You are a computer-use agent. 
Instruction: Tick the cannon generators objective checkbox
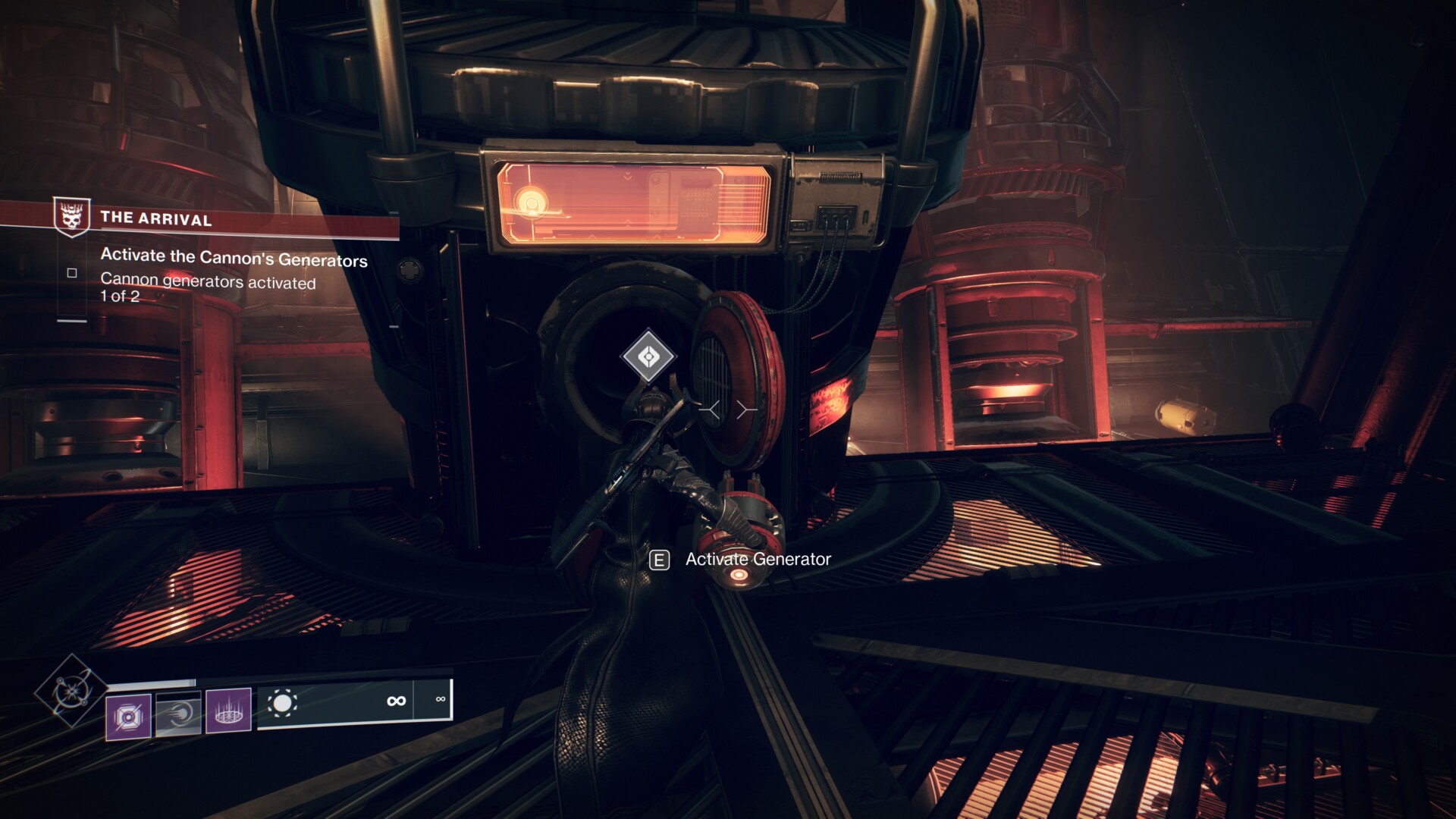[72, 273]
